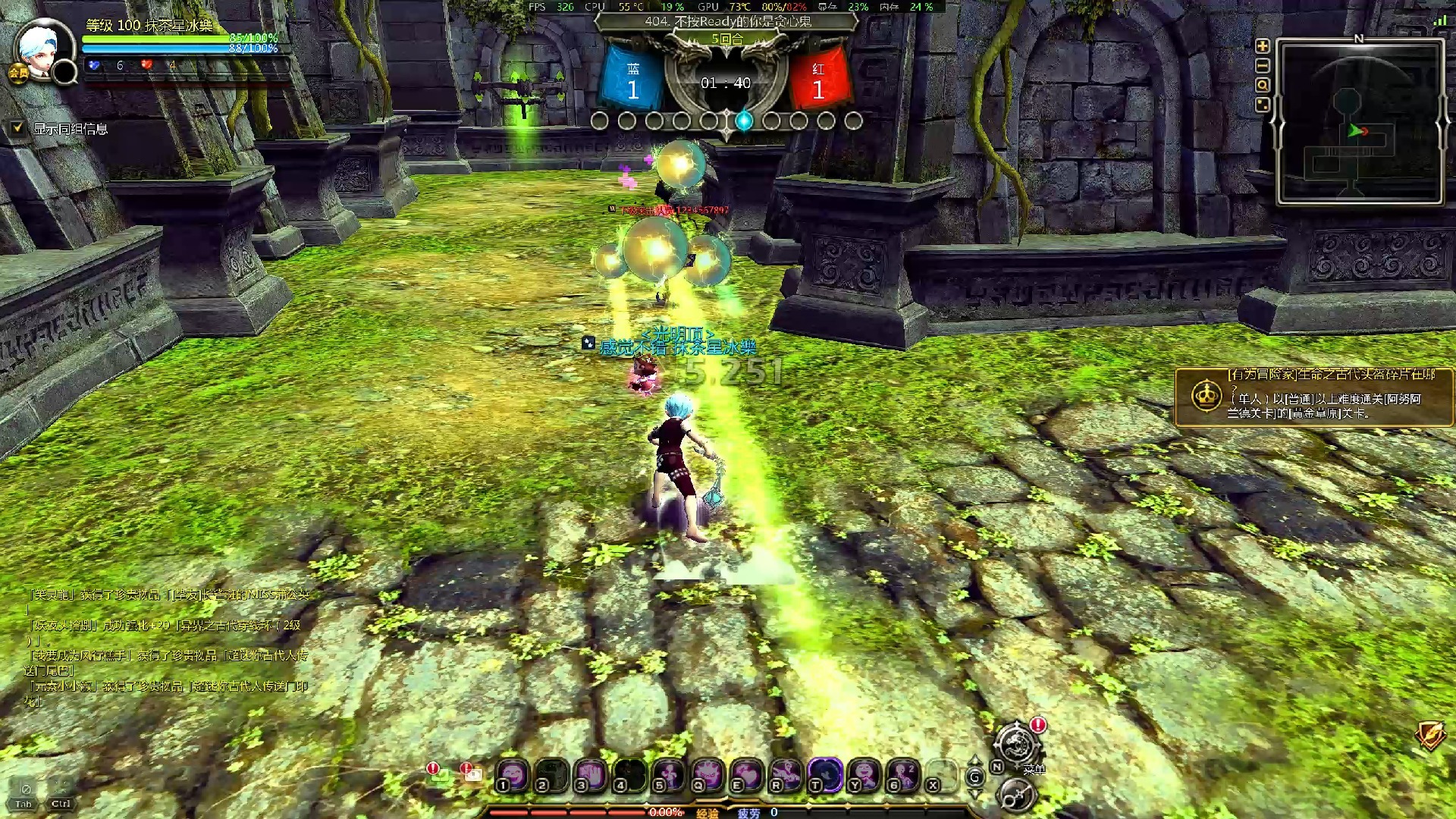This screenshot has height=819, width=1456.
Task: Click the minimap magnifier button
Action: 1263,86
